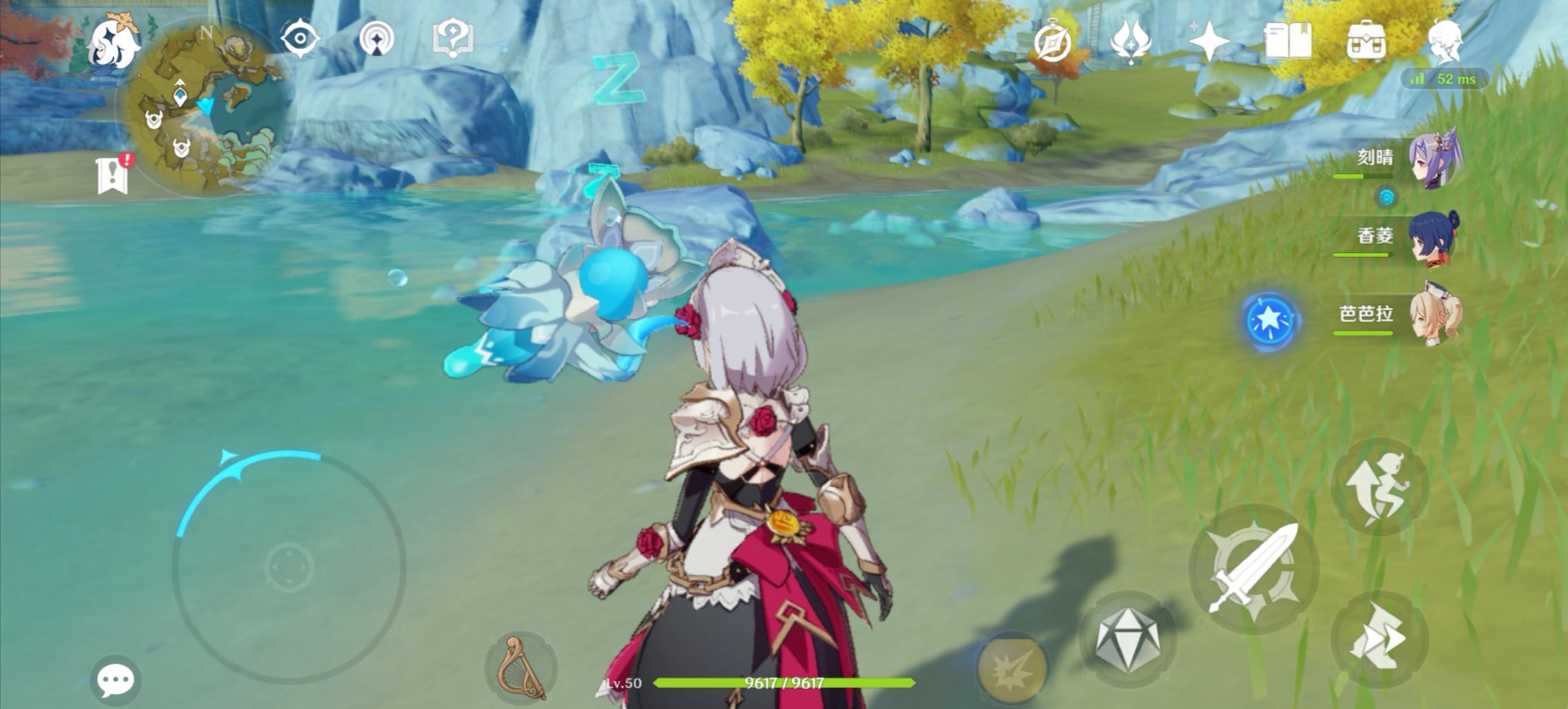Image resolution: width=1568 pixels, height=709 pixels.
Task: Open the adventurer handbook book icon
Action: coord(1287,43)
